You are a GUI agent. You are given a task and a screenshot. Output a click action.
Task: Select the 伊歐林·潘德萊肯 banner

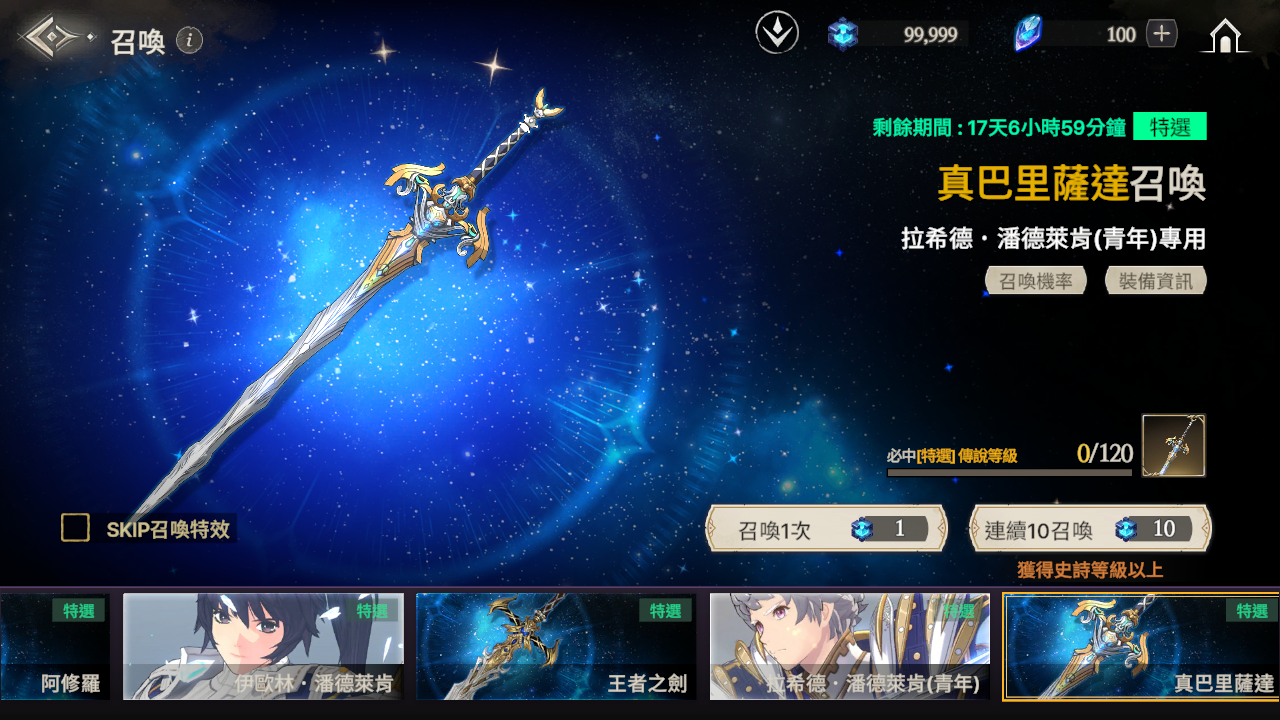pyautogui.click(x=264, y=646)
